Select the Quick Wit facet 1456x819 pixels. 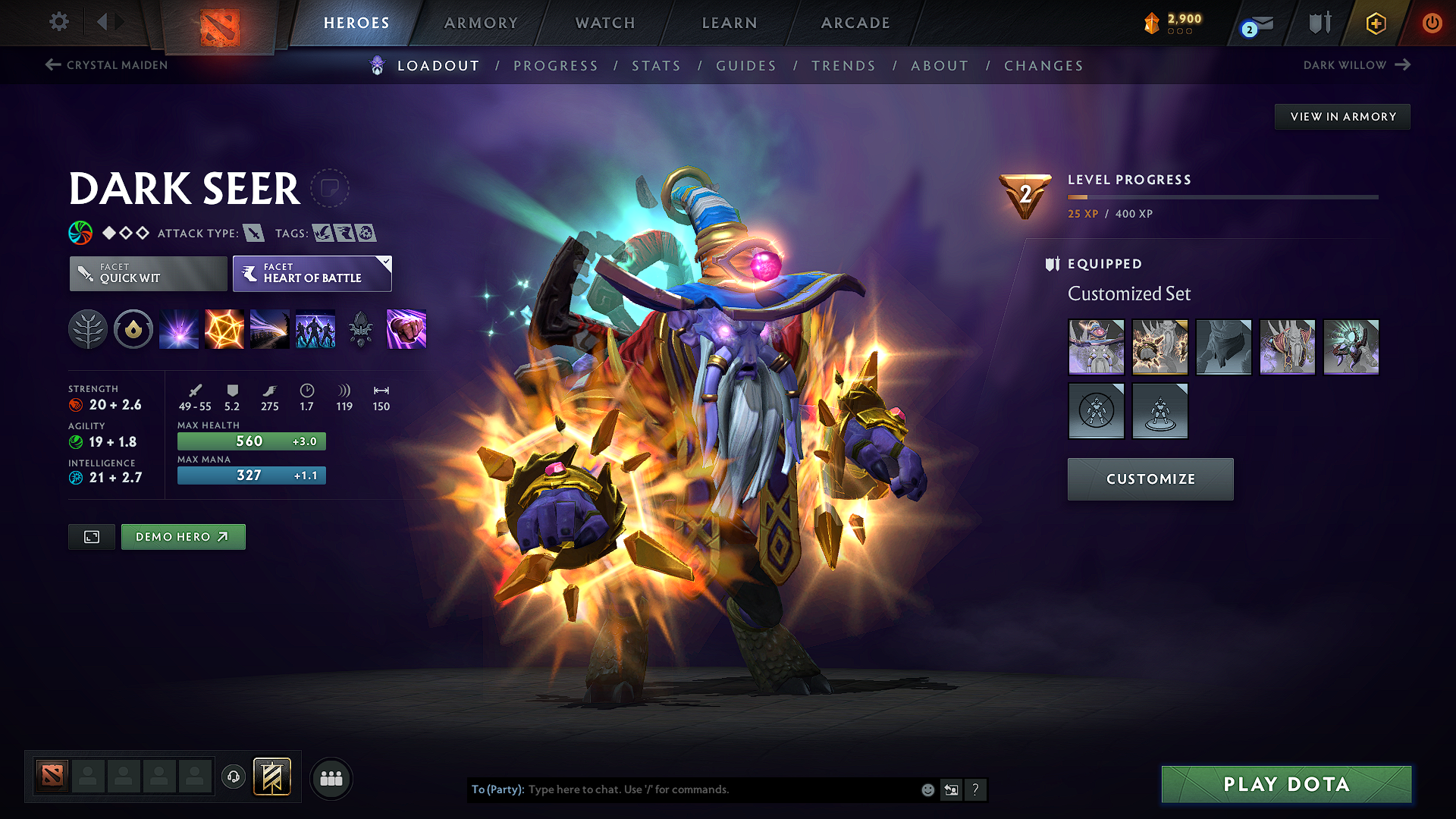(x=147, y=274)
